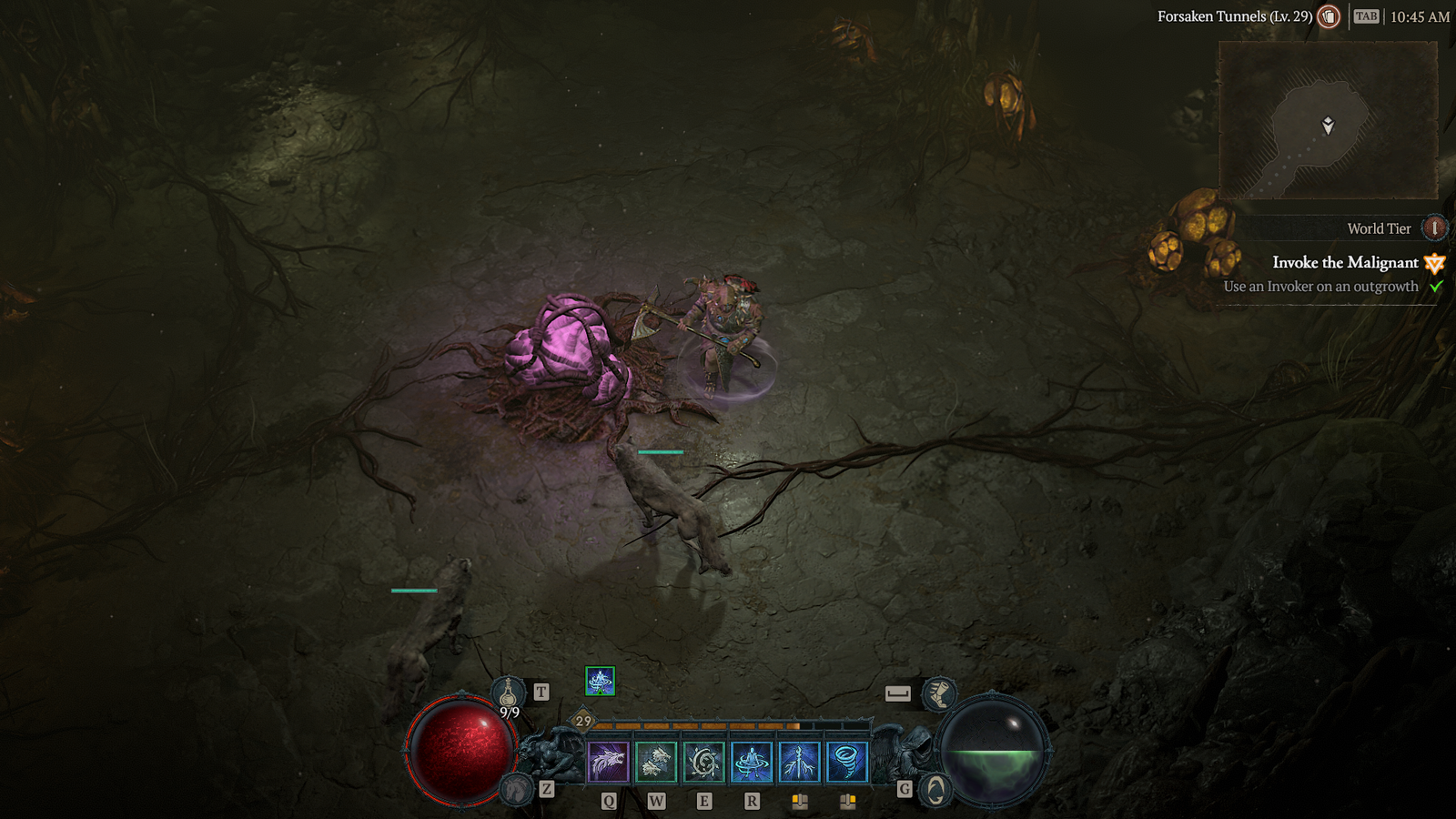Click the Wolves companion skill icon
The image size is (1456, 819).
pyautogui.click(x=655, y=759)
